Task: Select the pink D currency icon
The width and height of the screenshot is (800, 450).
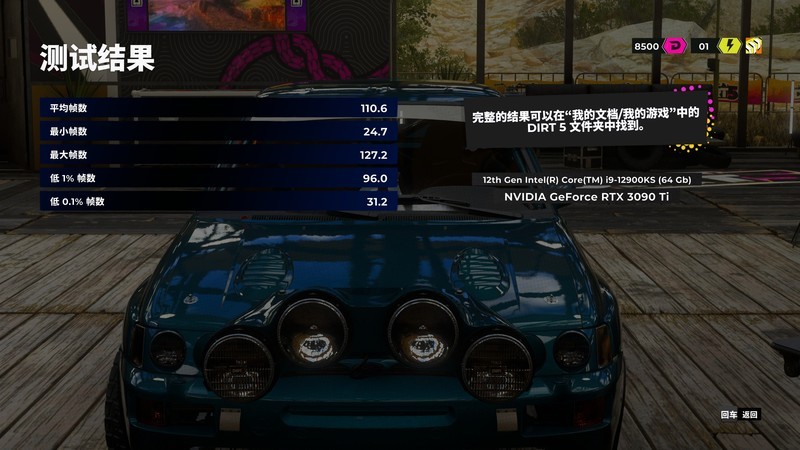Action: pos(674,46)
